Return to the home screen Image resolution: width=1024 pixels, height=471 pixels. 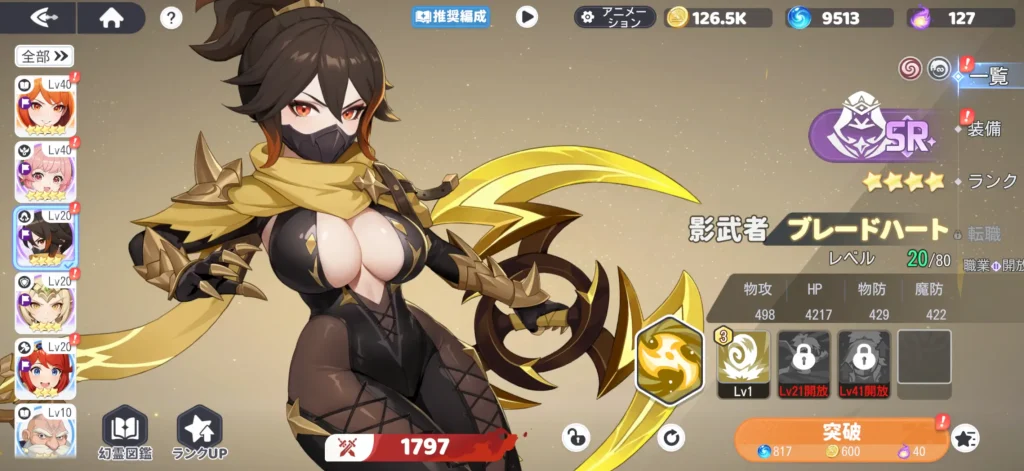pyautogui.click(x=110, y=17)
